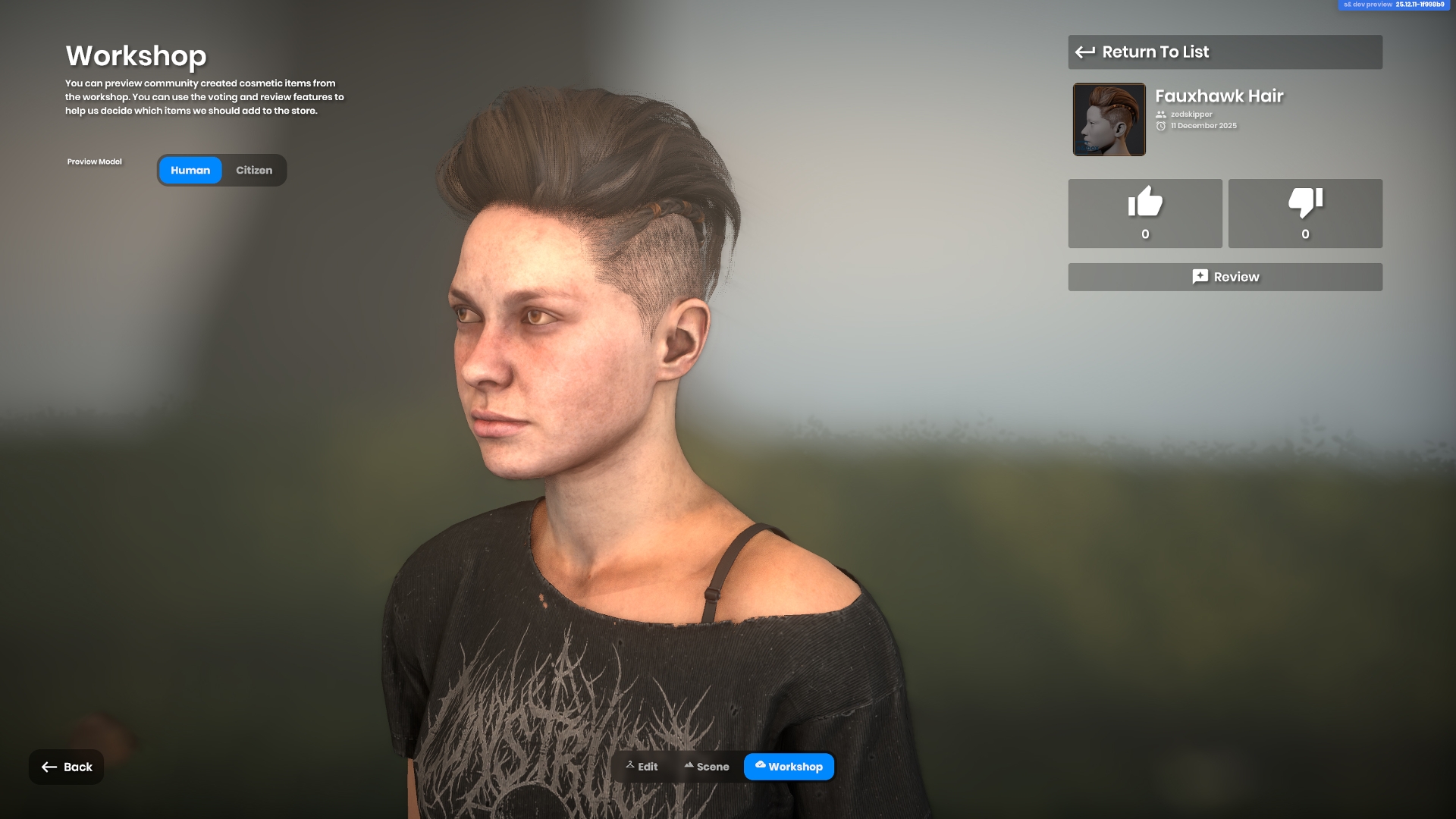Select the Workshop tab
1456x819 pixels.
pos(789,767)
